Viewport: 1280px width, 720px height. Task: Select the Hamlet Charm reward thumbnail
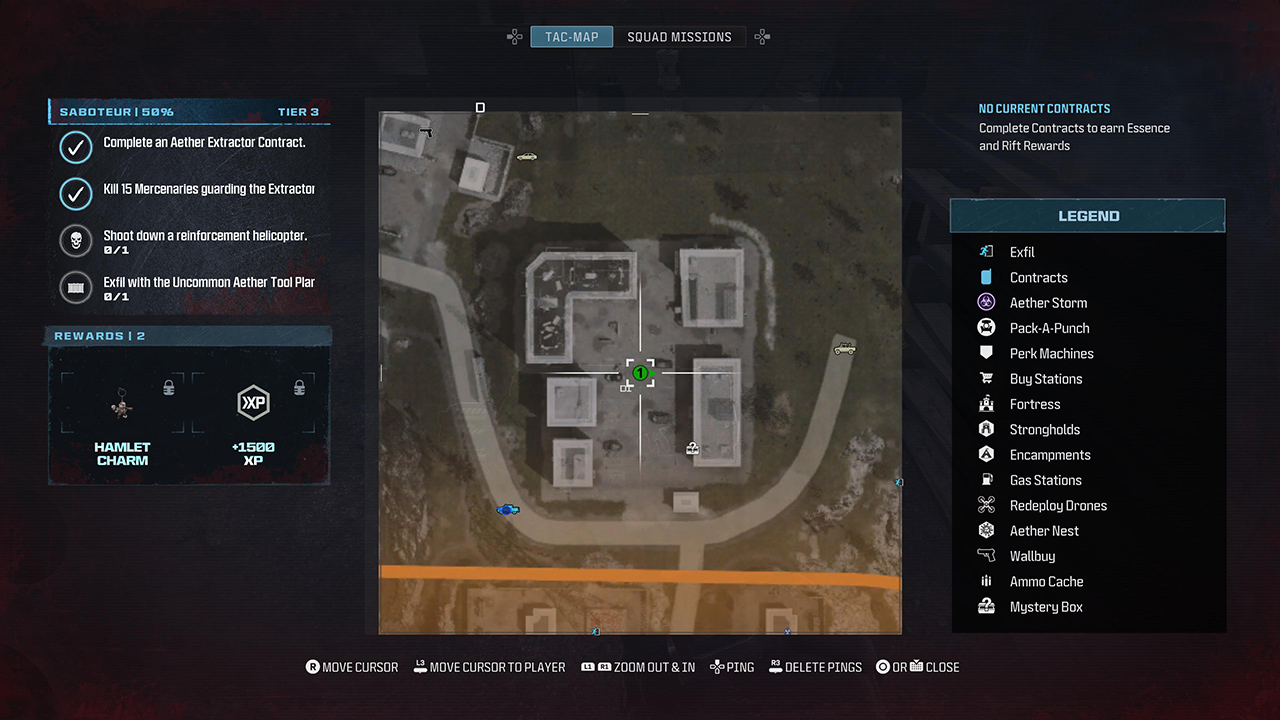122,403
